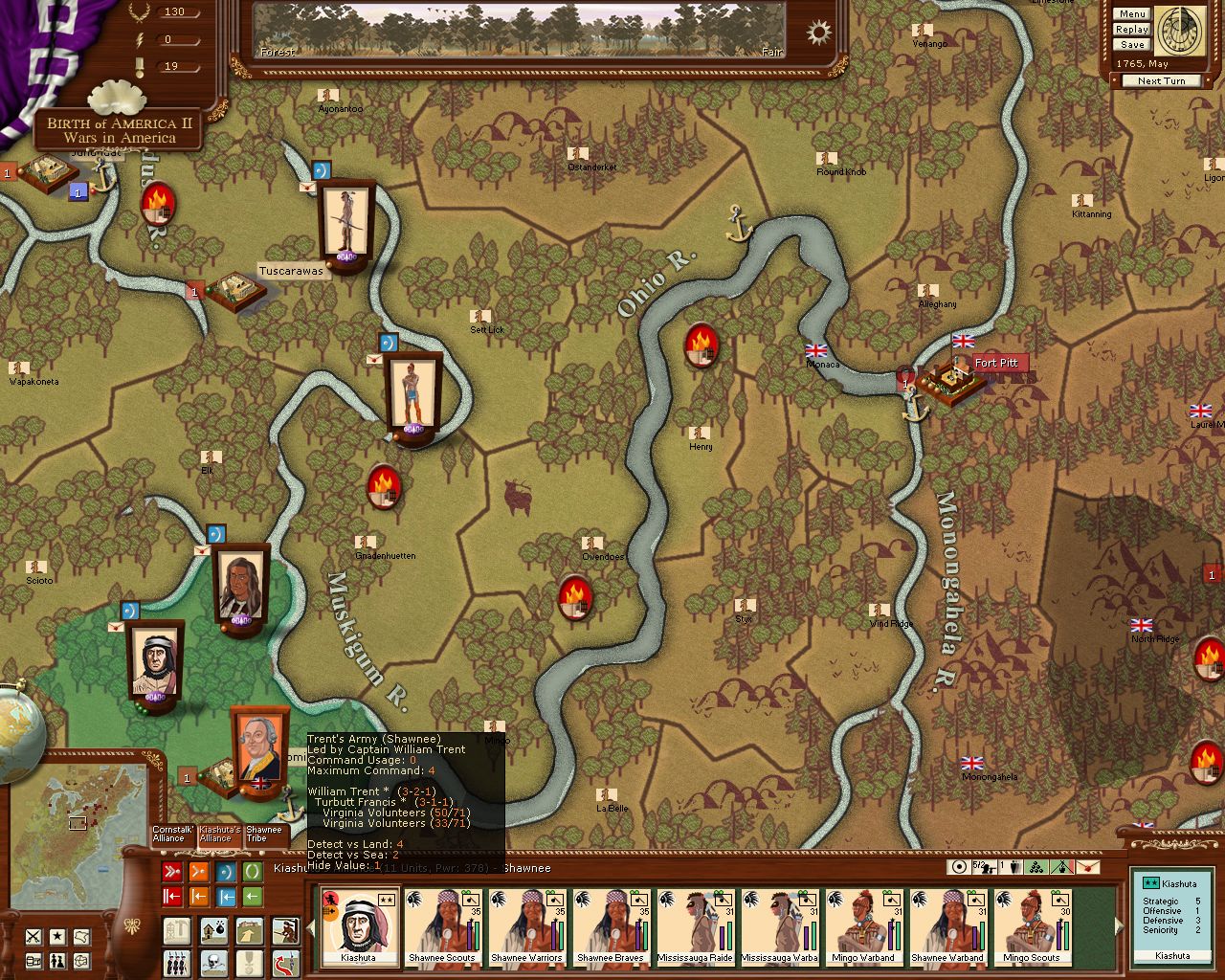Open the Menu button
The width and height of the screenshot is (1225, 980).
coord(1131,14)
